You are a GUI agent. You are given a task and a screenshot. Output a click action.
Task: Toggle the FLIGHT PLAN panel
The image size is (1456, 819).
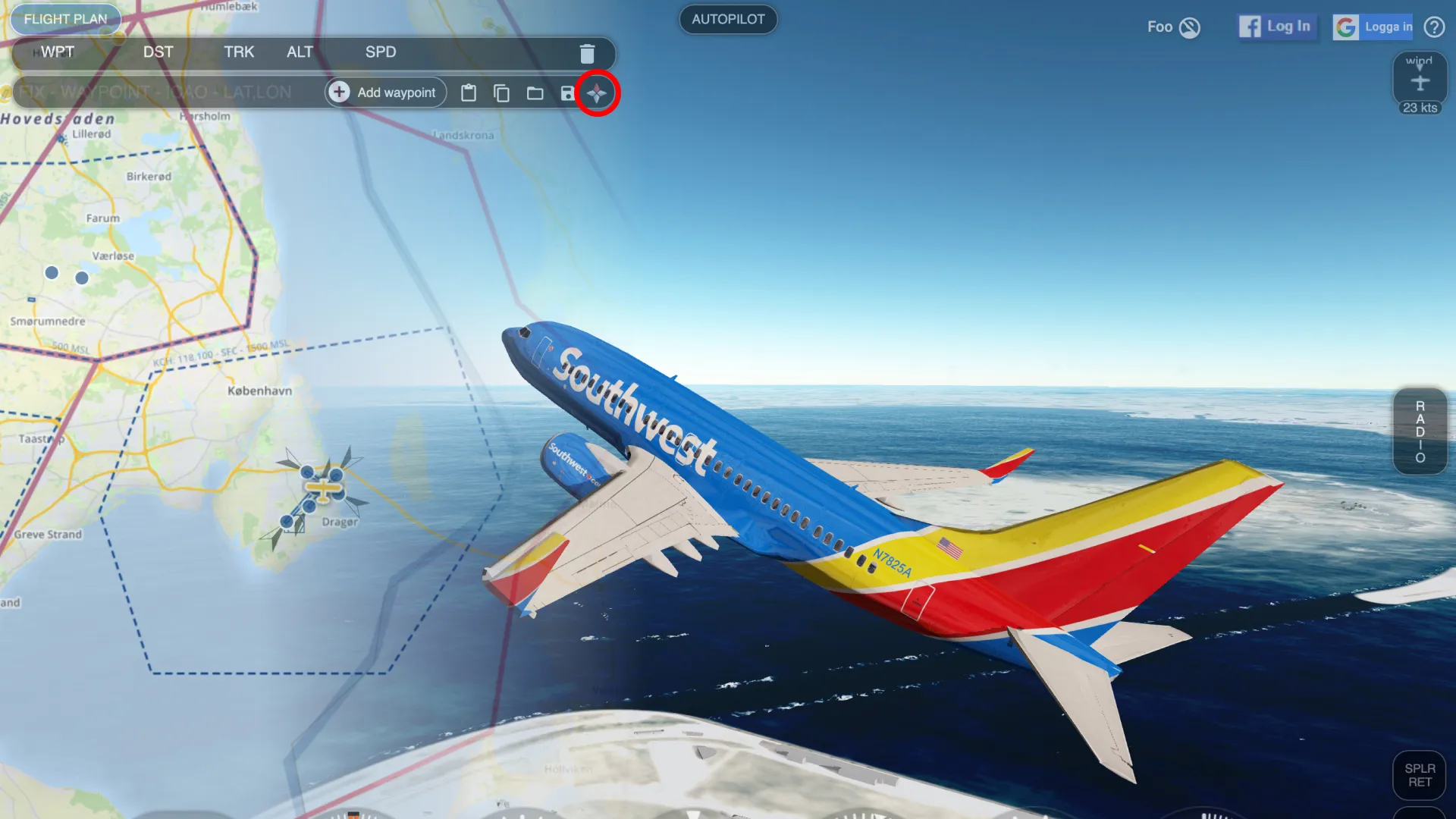point(65,19)
